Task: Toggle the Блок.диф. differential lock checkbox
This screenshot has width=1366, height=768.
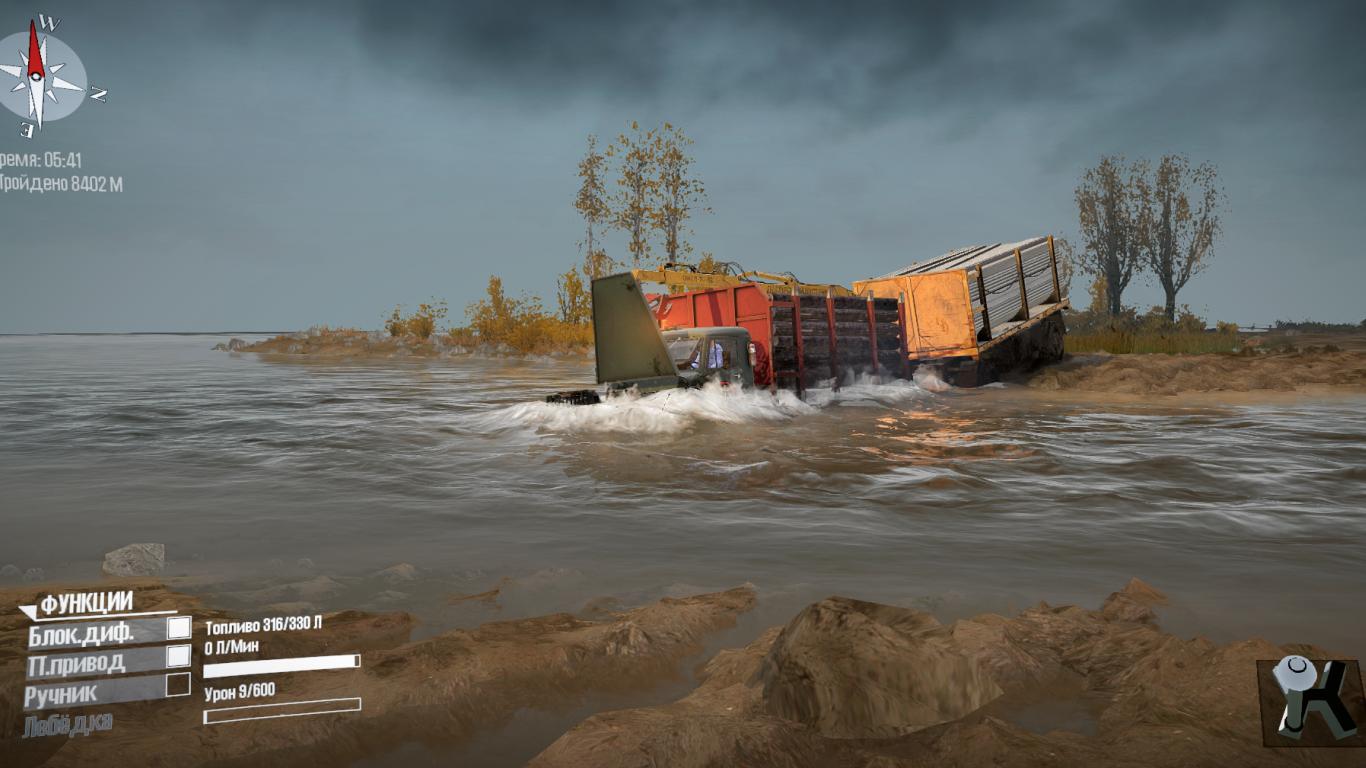Action: click(178, 628)
